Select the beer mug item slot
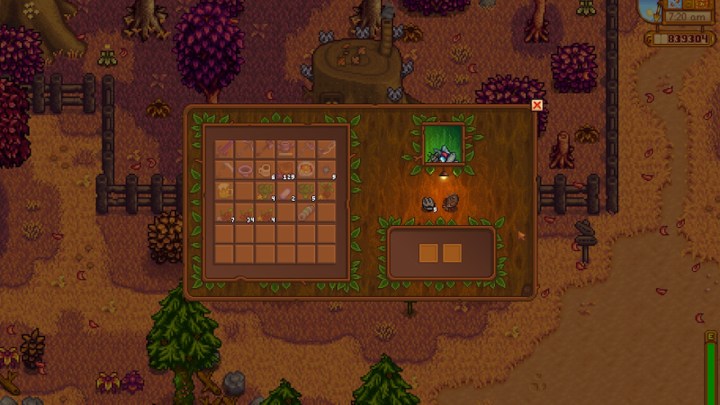This screenshot has width=720, height=405. [x=224, y=190]
